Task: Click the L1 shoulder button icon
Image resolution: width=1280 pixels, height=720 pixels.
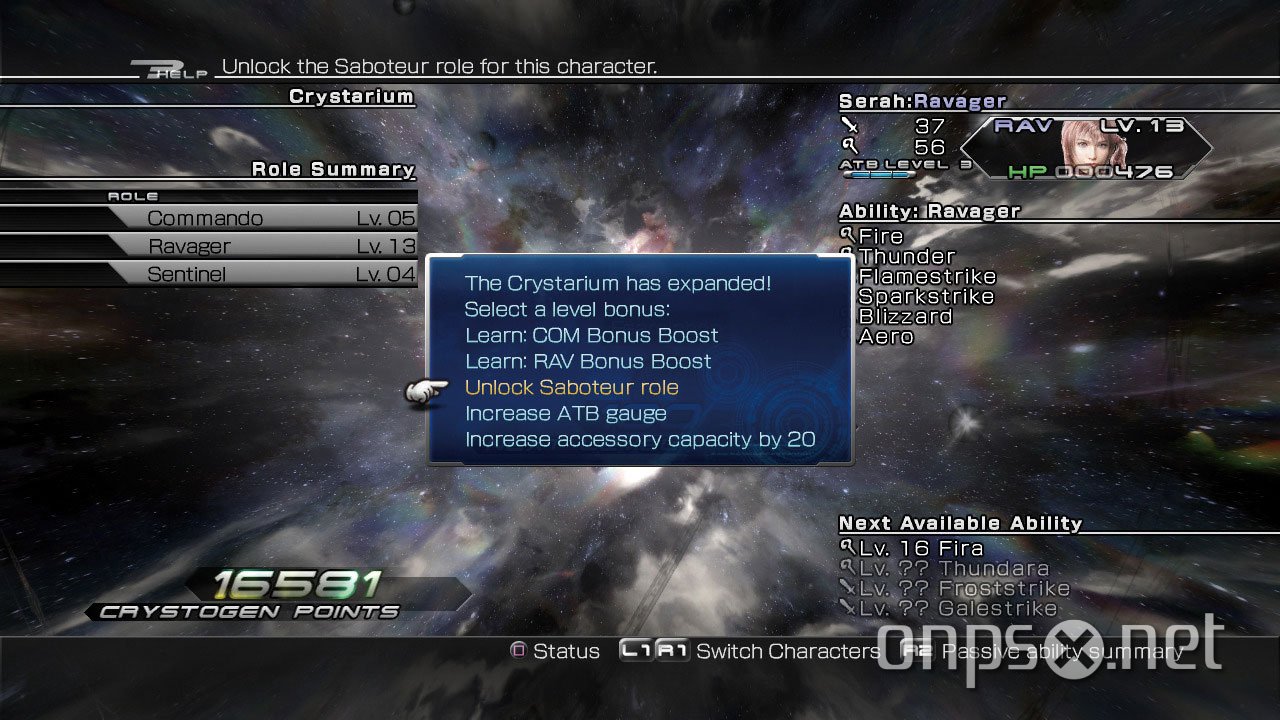Action: coord(634,650)
